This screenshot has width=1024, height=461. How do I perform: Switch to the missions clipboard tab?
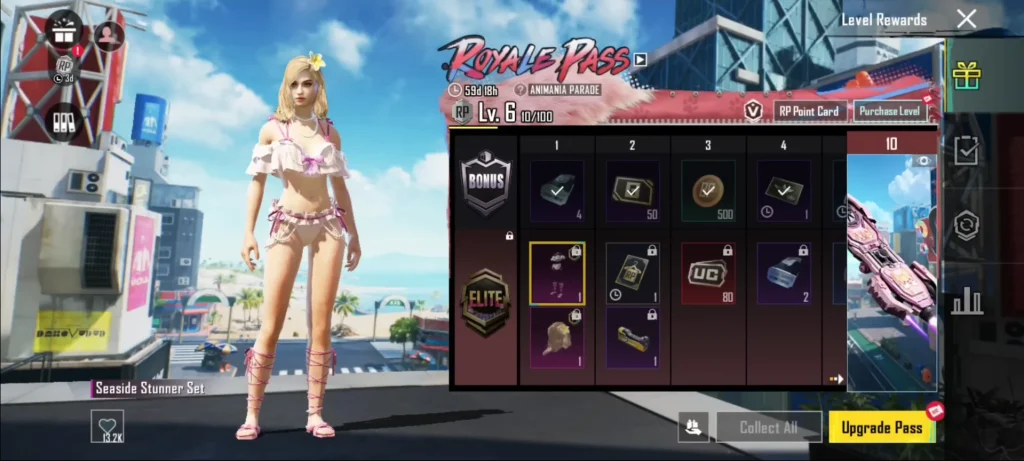[966, 150]
